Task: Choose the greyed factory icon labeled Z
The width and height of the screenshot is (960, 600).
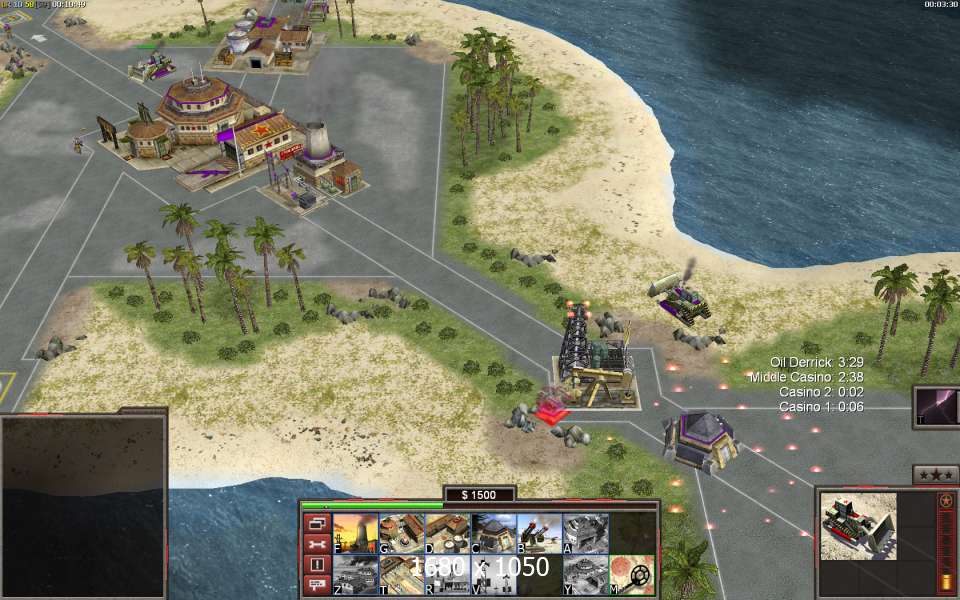Action: [x=354, y=575]
